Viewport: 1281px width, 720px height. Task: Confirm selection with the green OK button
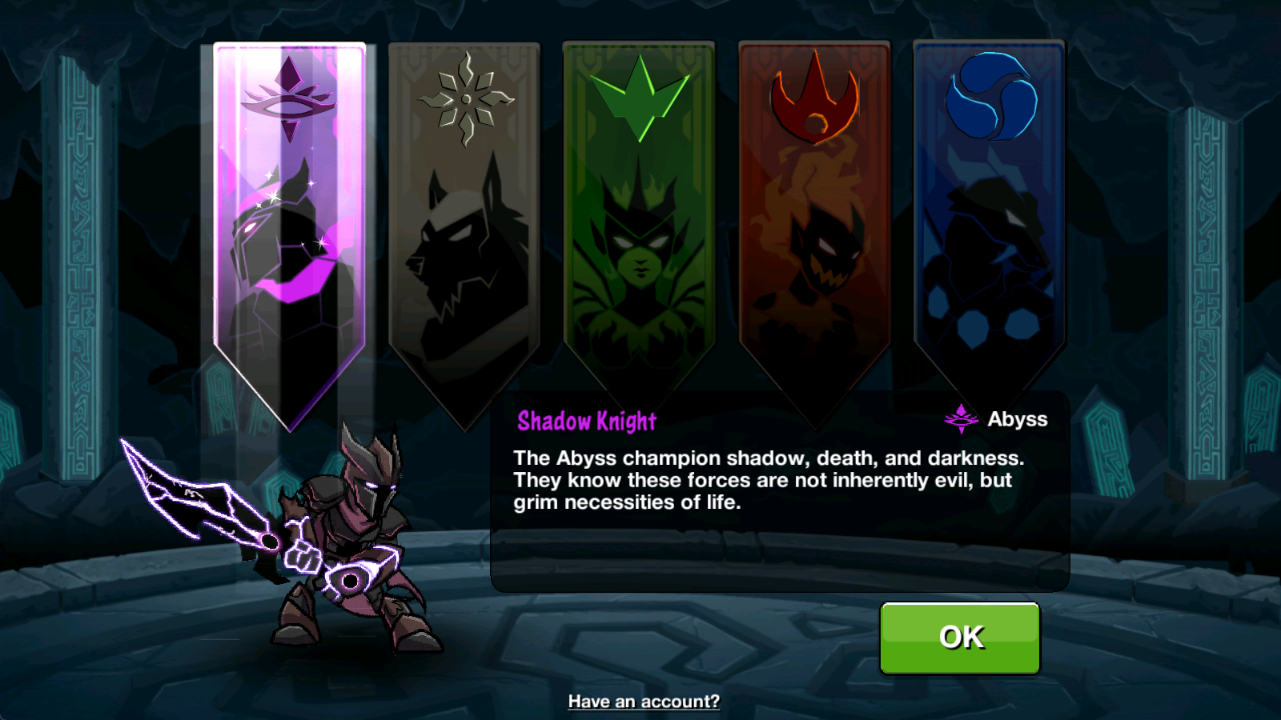(960, 637)
